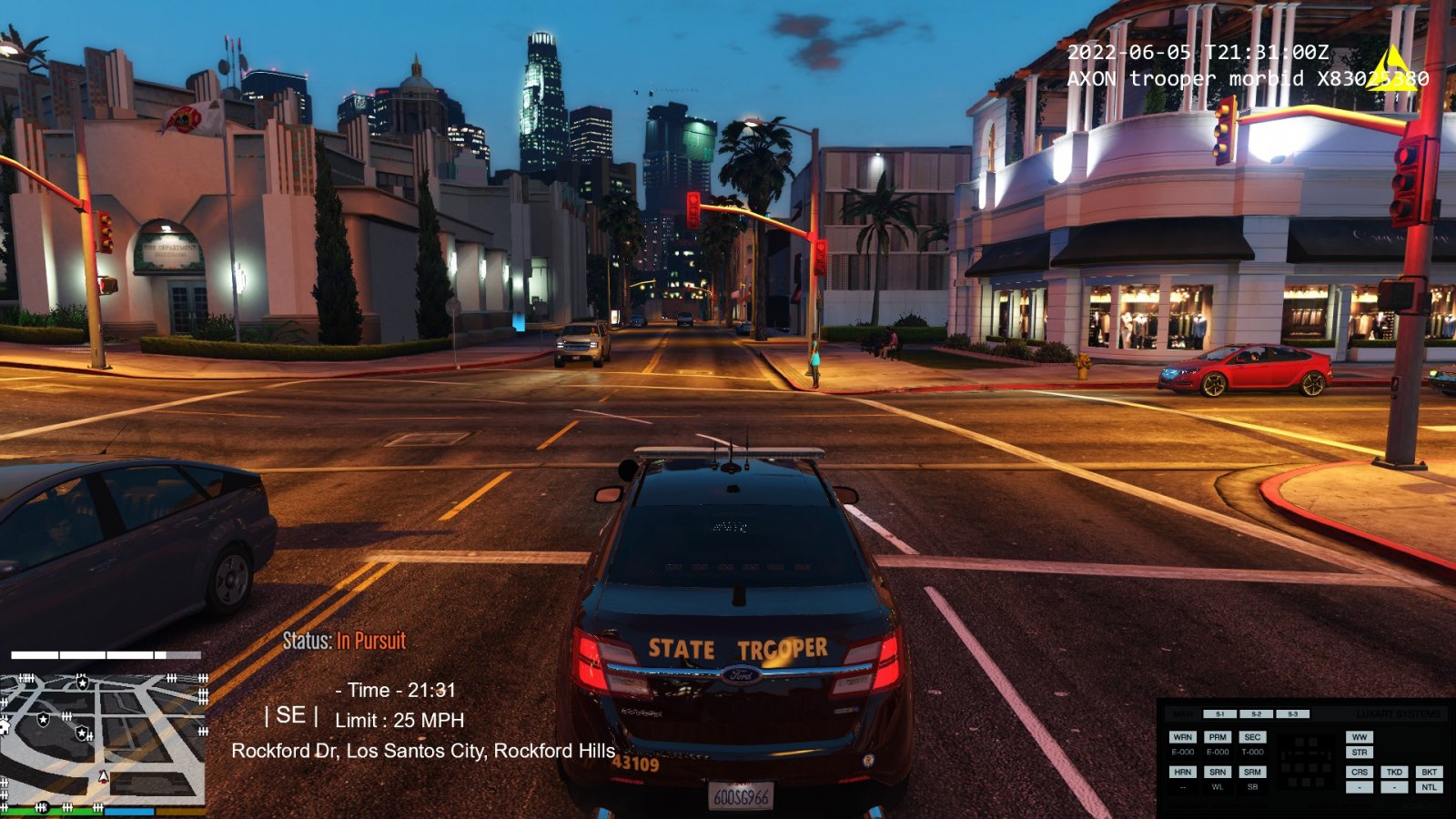Toggle the STR strobe button
Image resolution: width=1456 pixels, height=819 pixels.
pos(1360,753)
